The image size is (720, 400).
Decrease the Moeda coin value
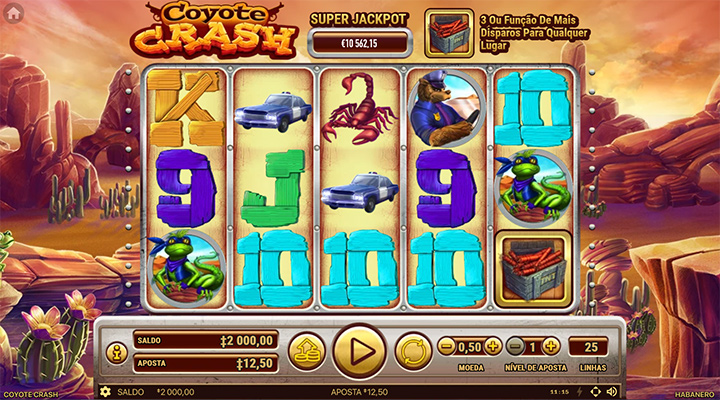447,346
